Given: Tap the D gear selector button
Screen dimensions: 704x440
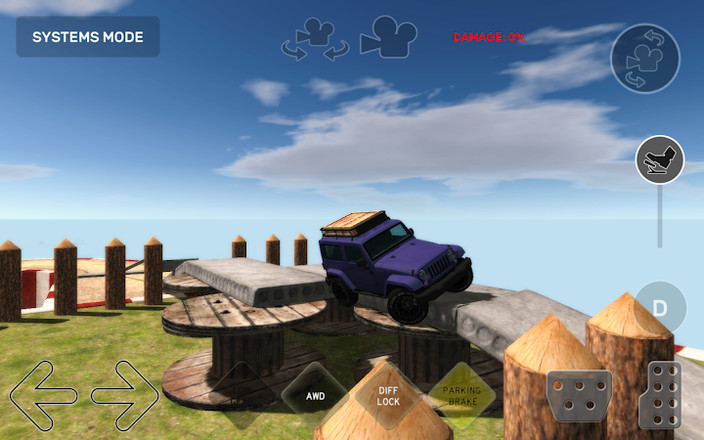Looking at the screenshot, I should (660, 307).
